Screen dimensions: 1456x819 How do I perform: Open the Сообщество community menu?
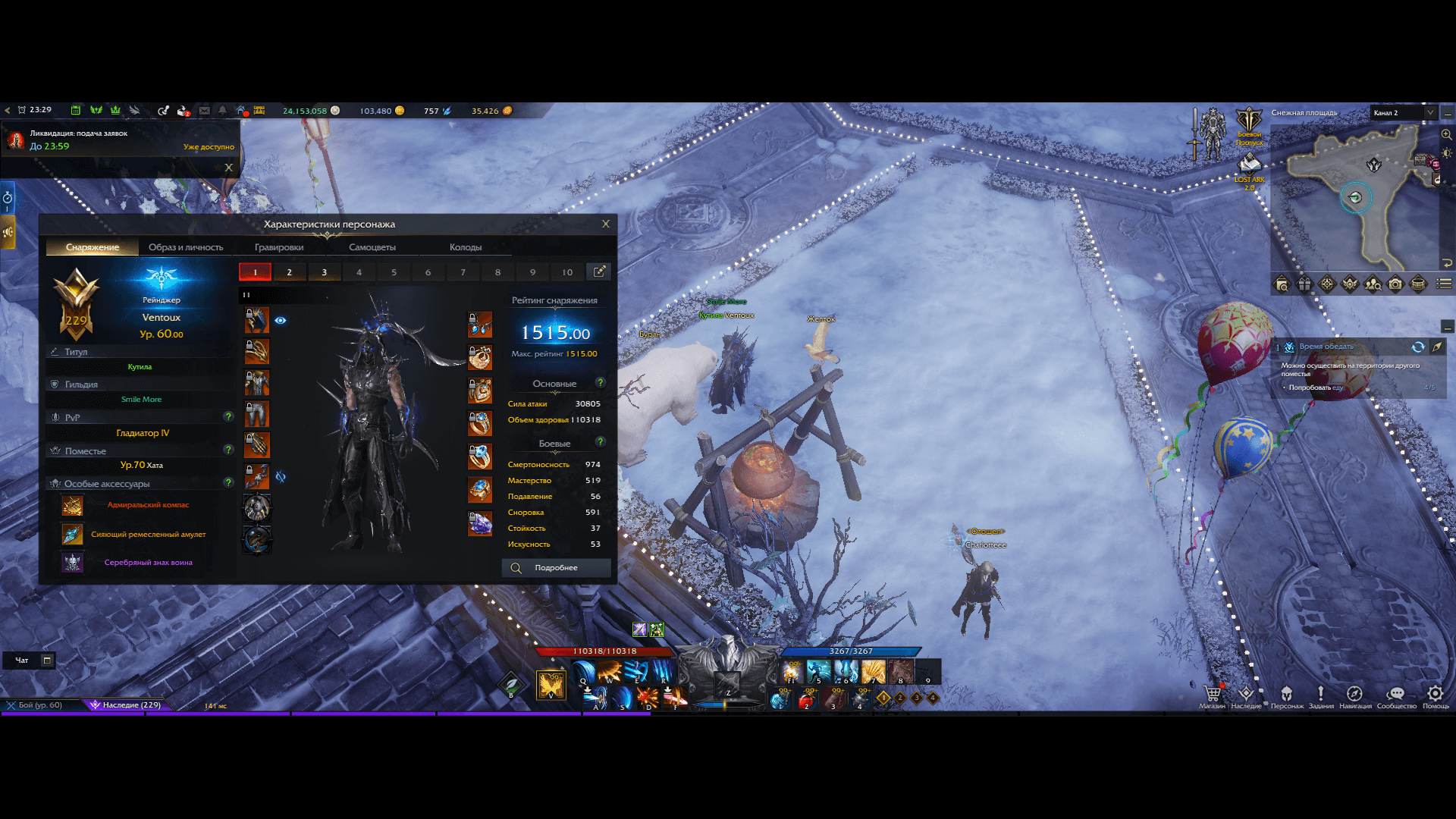pyautogui.click(x=1396, y=695)
